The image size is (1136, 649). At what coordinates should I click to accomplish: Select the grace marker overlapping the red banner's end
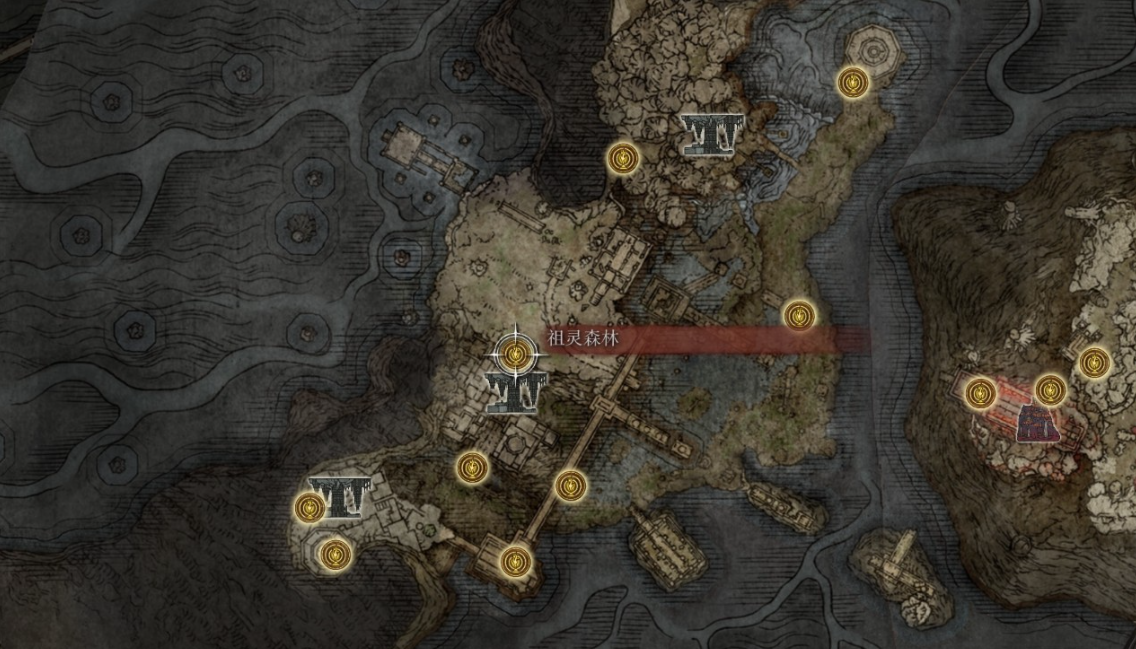click(x=798, y=316)
